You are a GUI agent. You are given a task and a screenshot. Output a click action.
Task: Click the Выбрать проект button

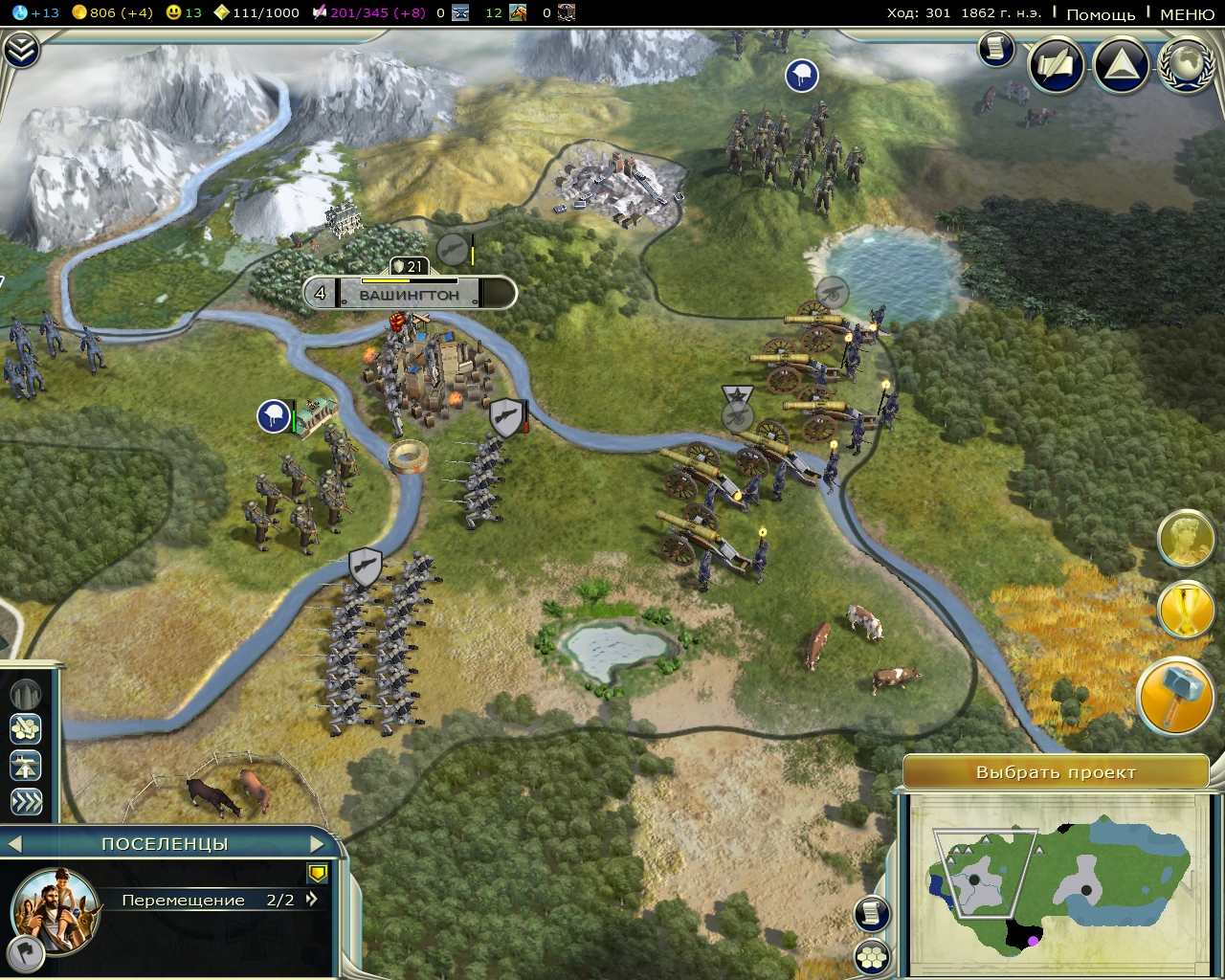1056,772
